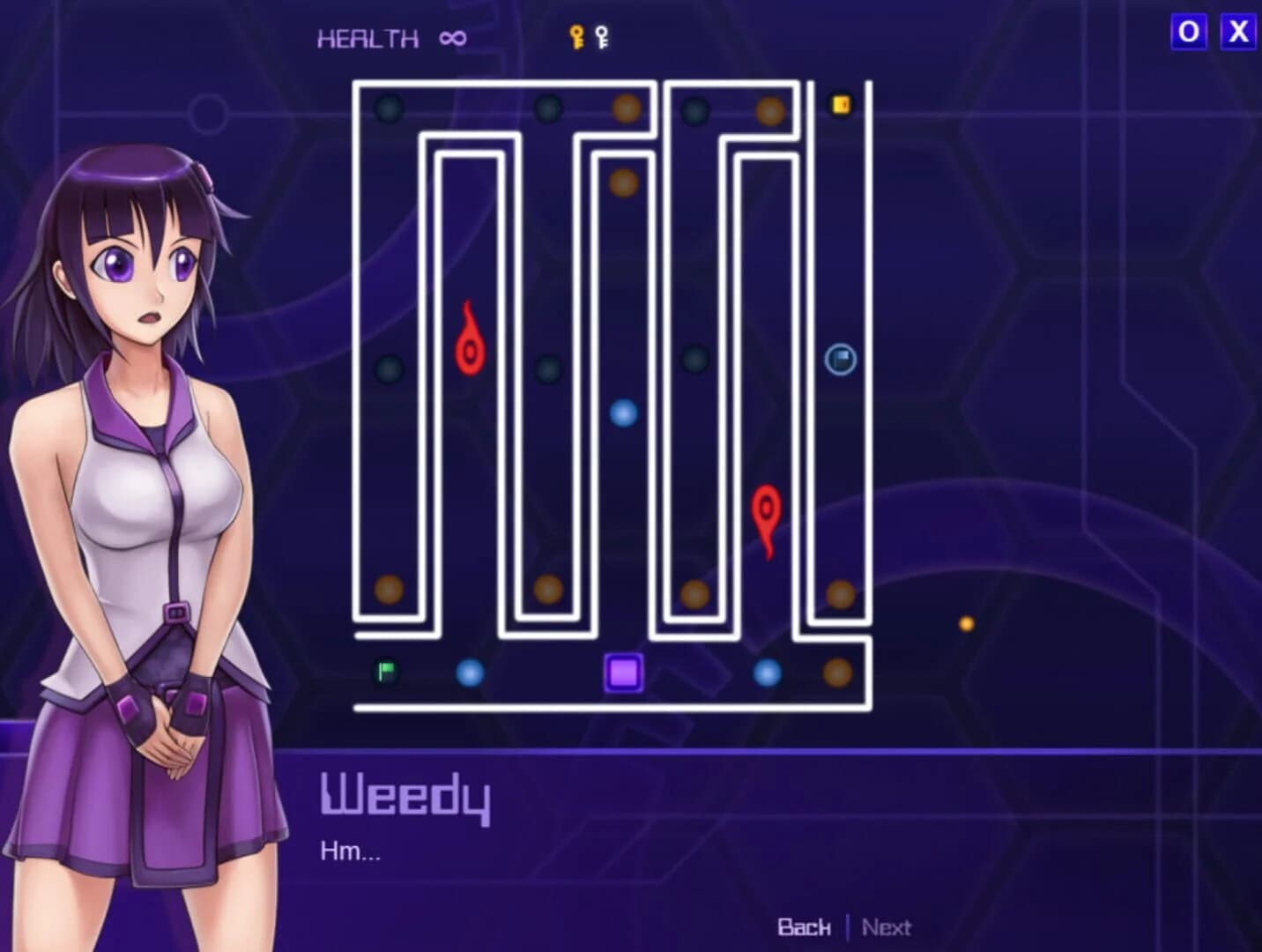Screen dimensions: 1262x952
Task: Select the green flag start marker
Action: pos(385,670)
